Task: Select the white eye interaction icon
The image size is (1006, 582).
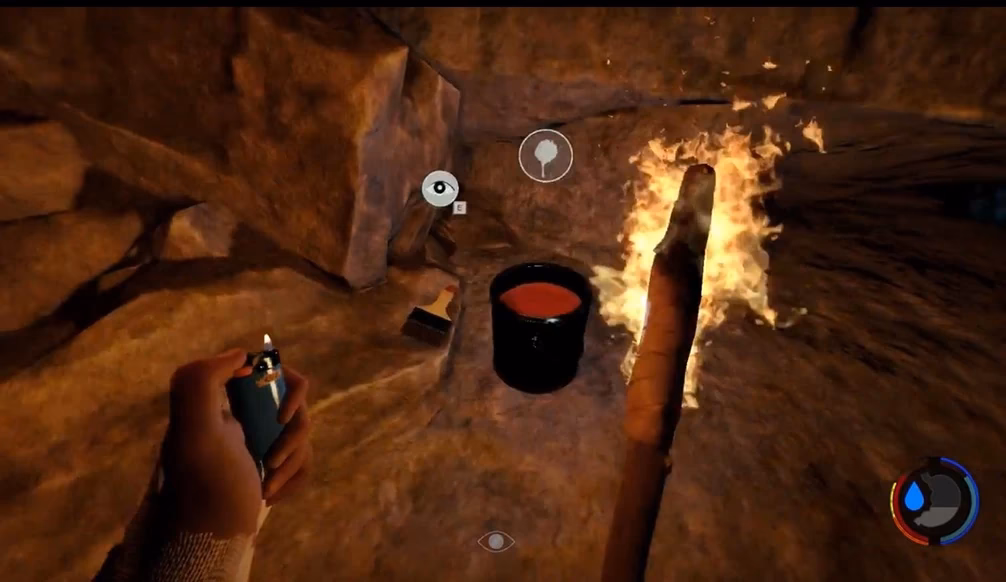Action: coord(440,188)
